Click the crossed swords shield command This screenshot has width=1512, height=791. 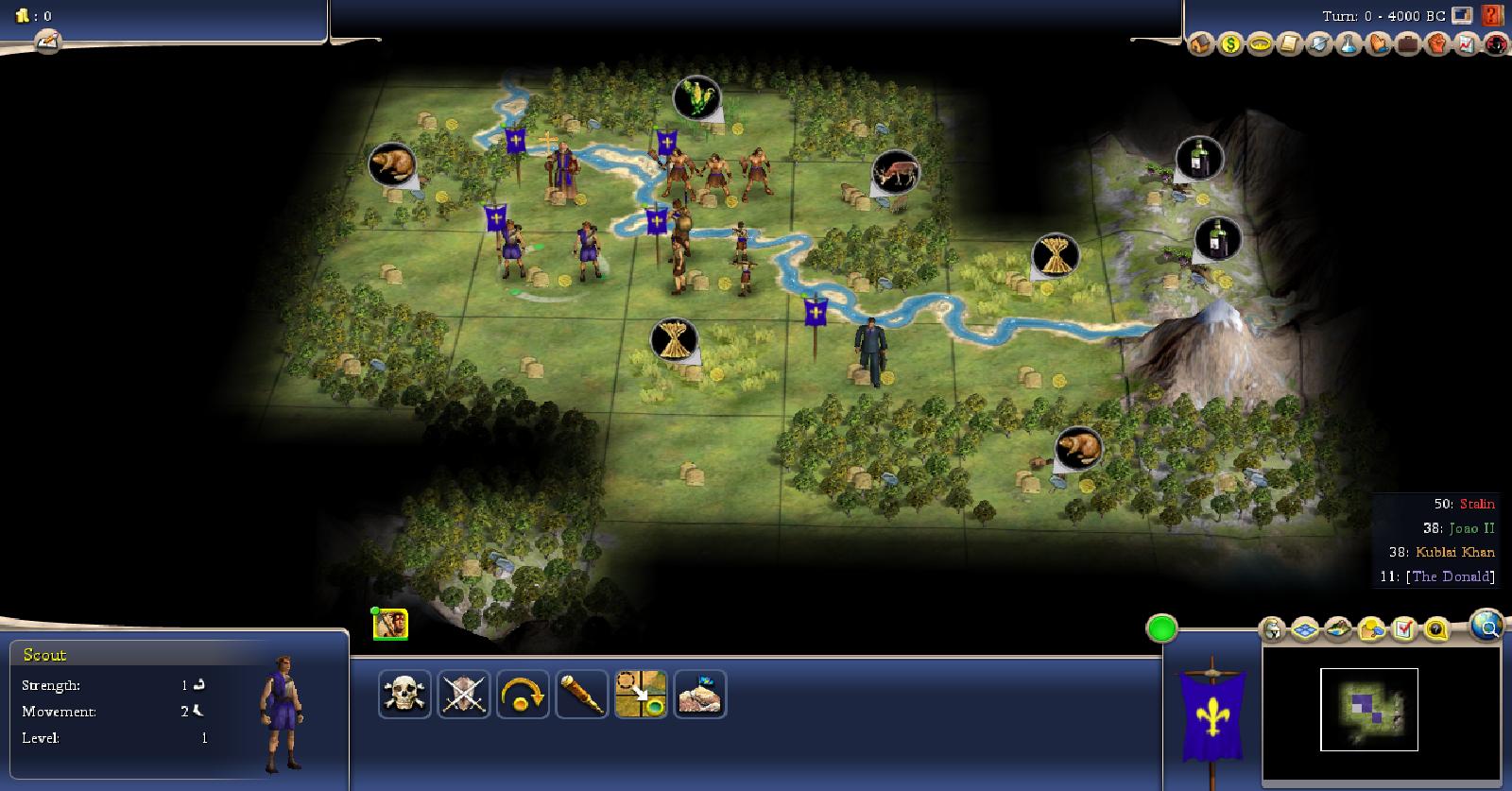pyautogui.click(x=464, y=695)
